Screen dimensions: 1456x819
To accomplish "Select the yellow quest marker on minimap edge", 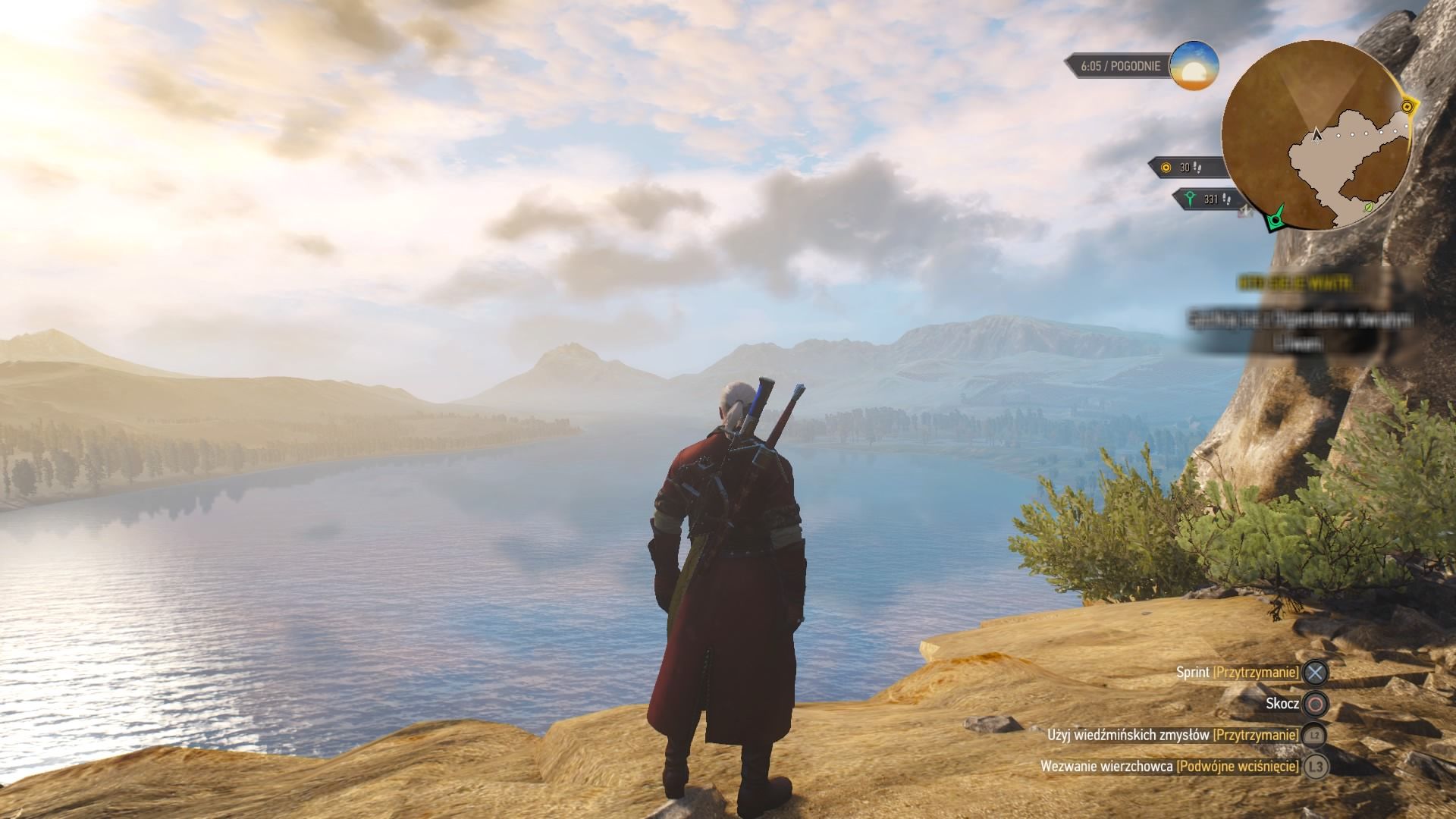I will 1407,107.
